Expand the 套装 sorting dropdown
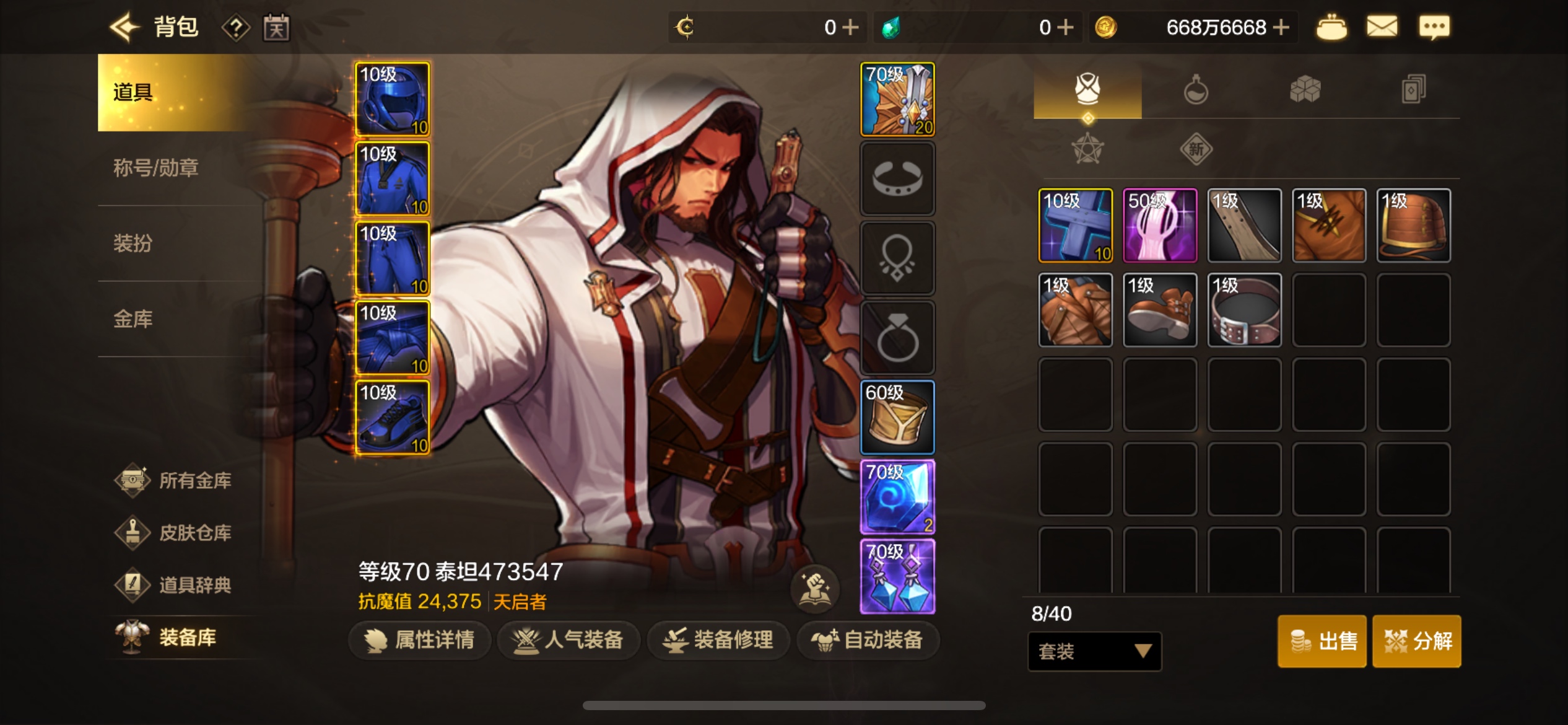The width and height of the screenshot is (1568, 725). (x=1093, y=651)
